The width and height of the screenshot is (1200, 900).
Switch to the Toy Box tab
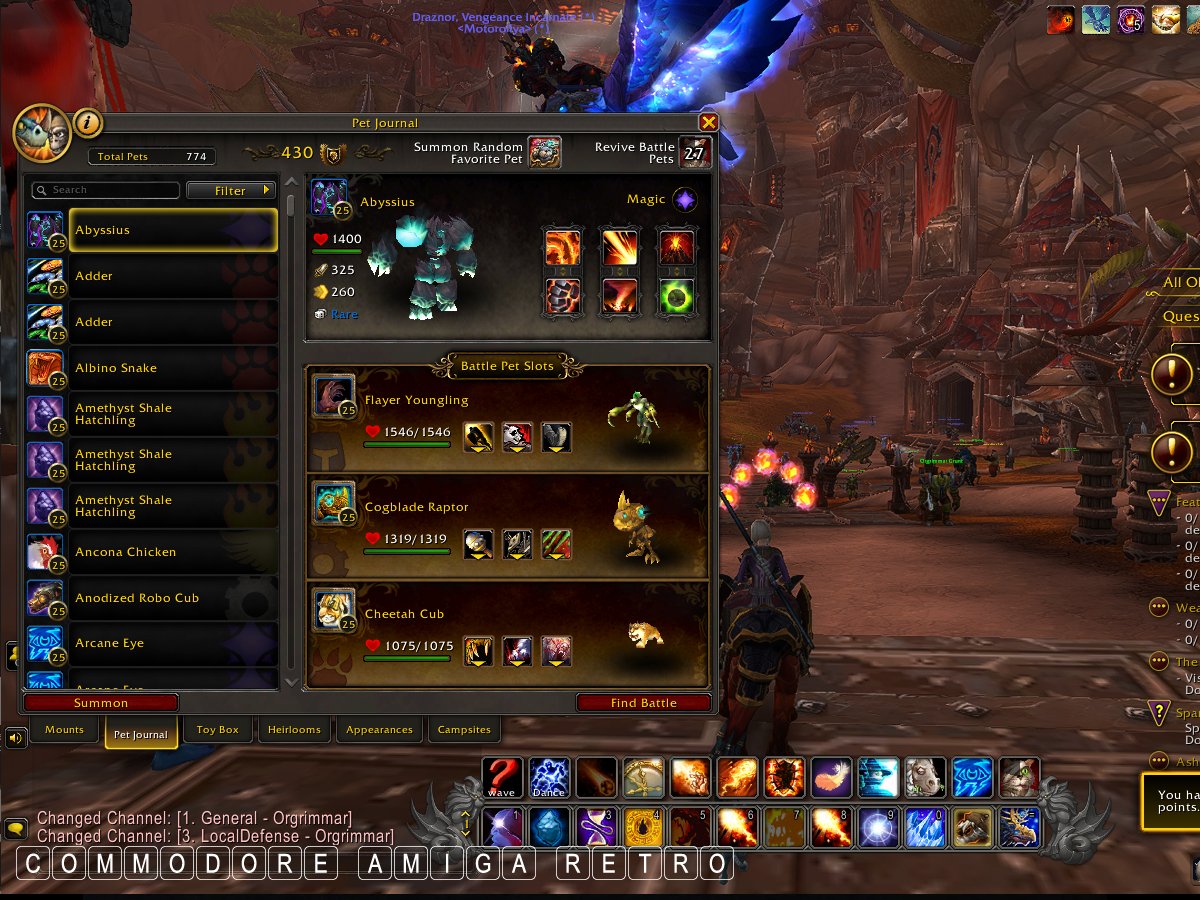[x=217, y=730]
